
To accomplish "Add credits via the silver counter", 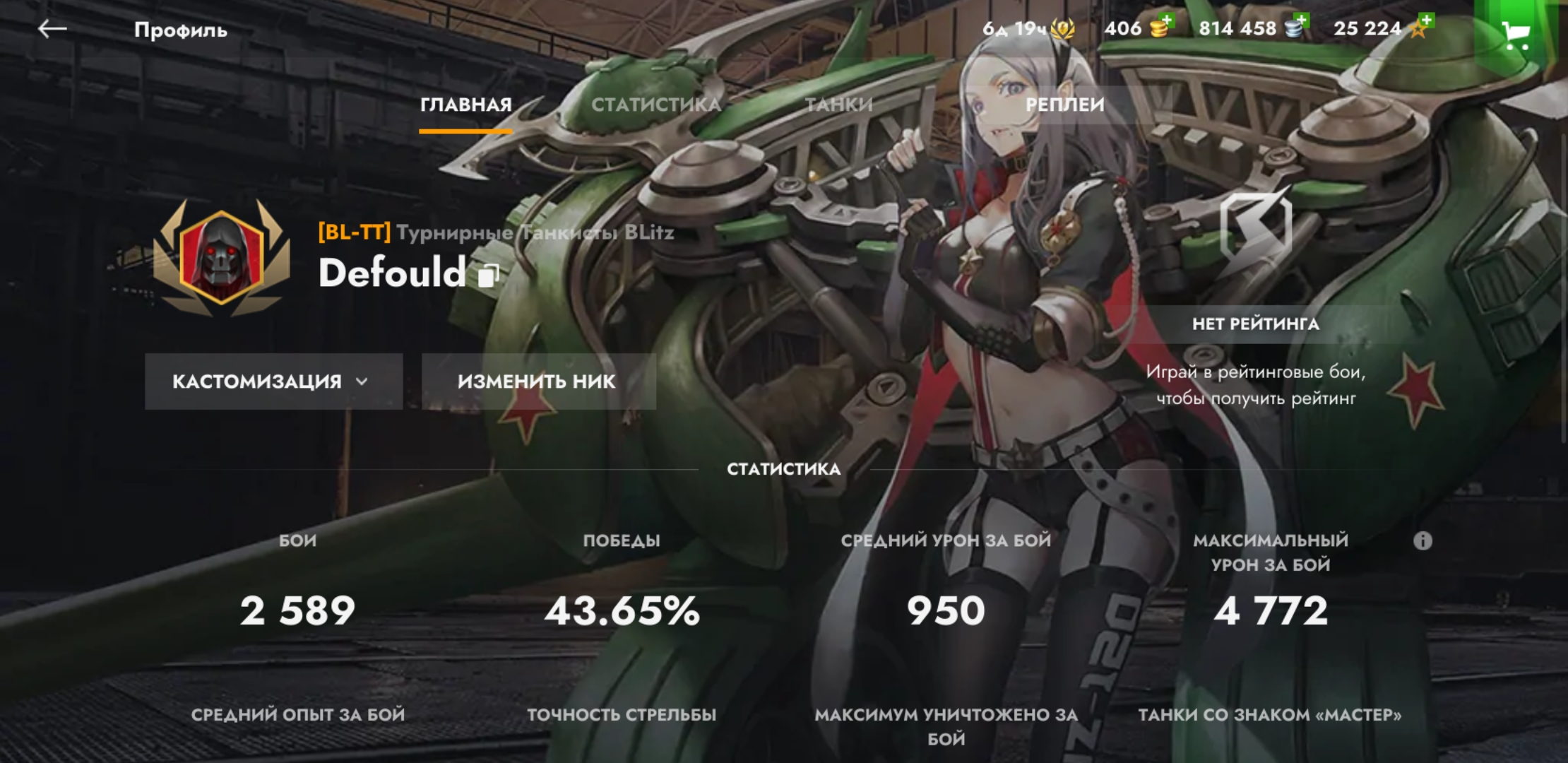I will 1254,28.
